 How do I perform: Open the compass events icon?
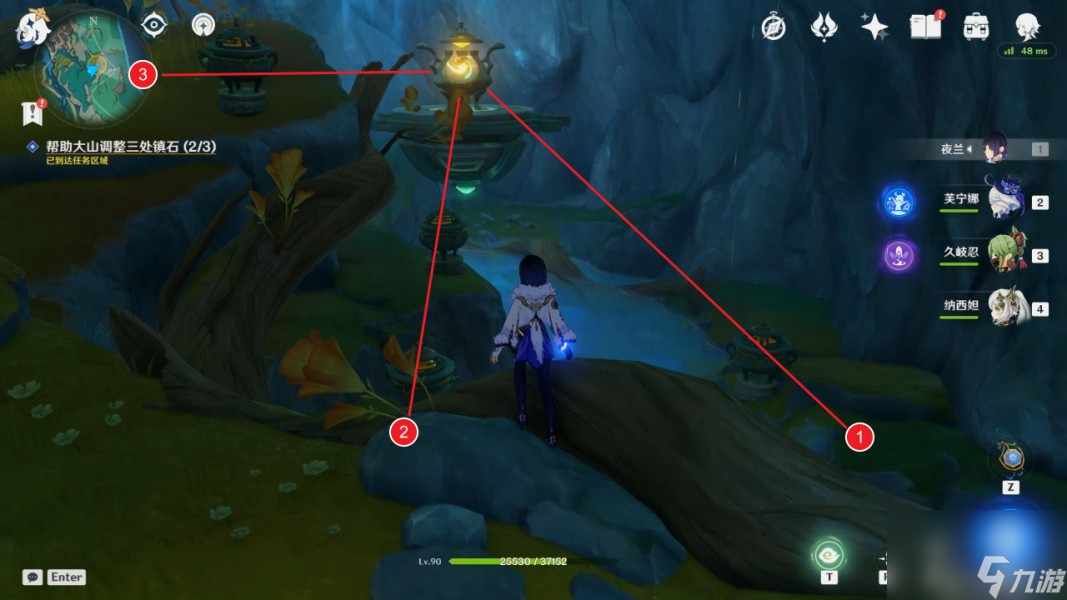[773, 27]
